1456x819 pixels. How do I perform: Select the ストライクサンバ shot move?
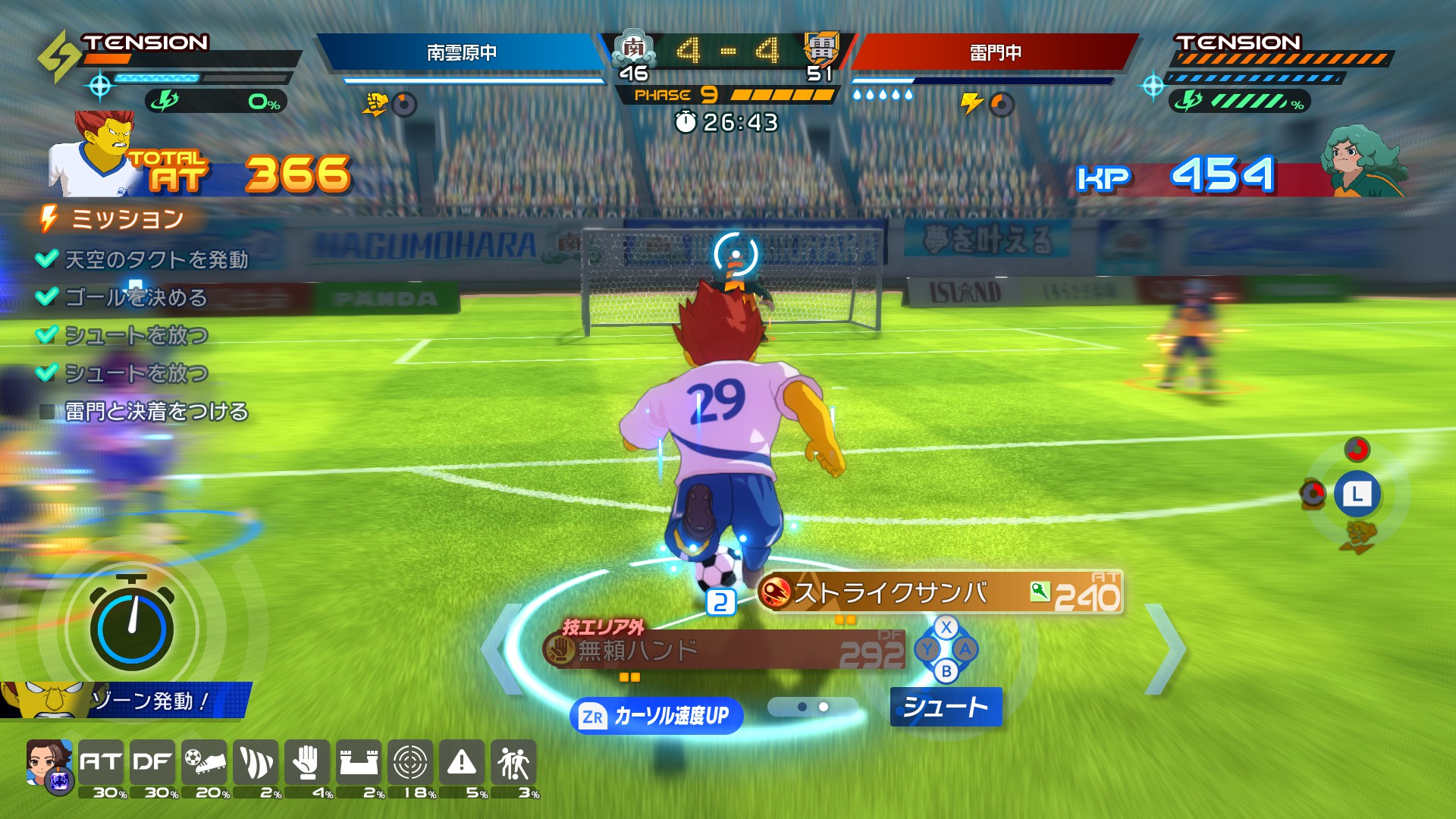tap(940, 593)
